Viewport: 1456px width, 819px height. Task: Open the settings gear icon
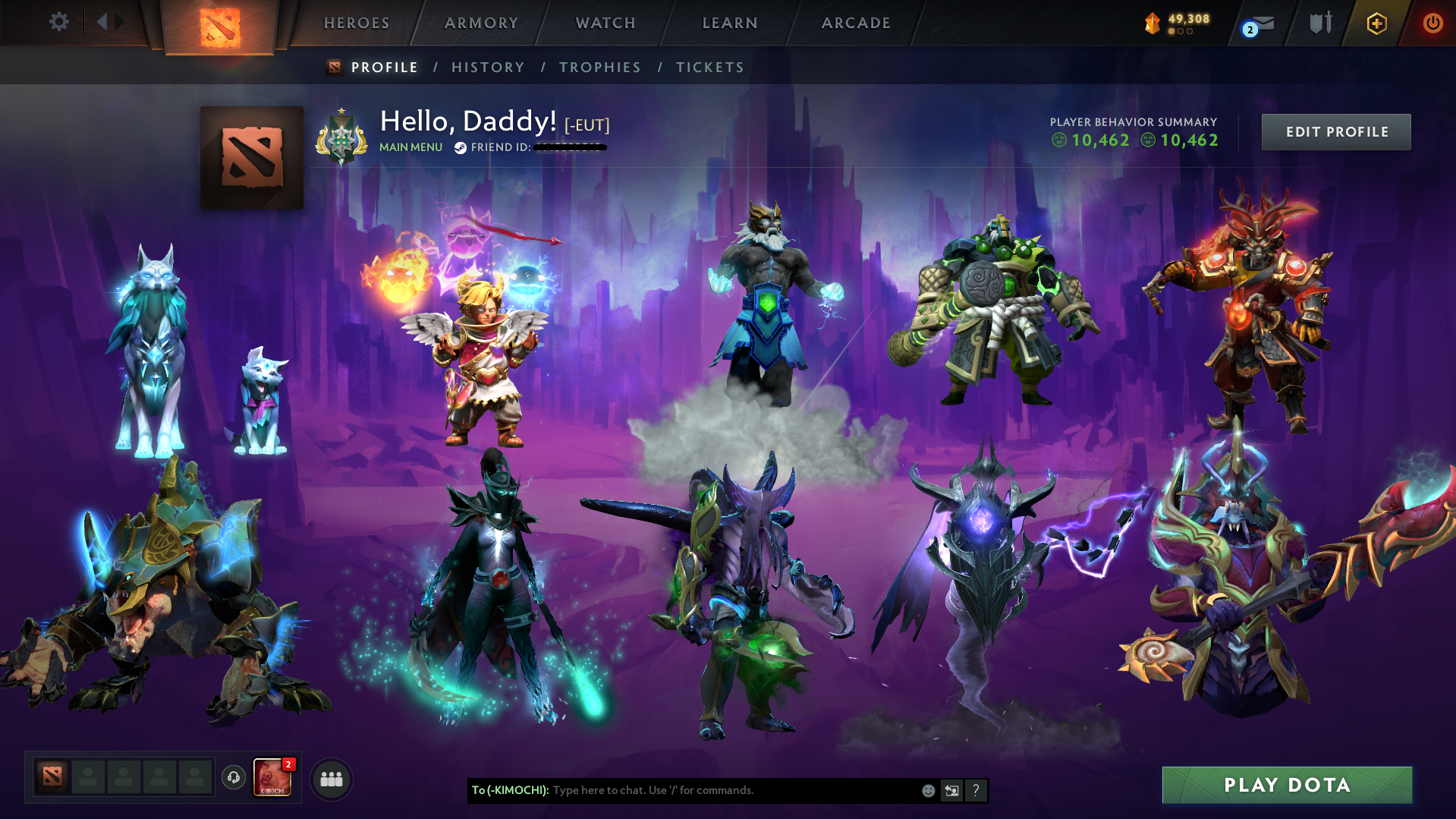59,22
